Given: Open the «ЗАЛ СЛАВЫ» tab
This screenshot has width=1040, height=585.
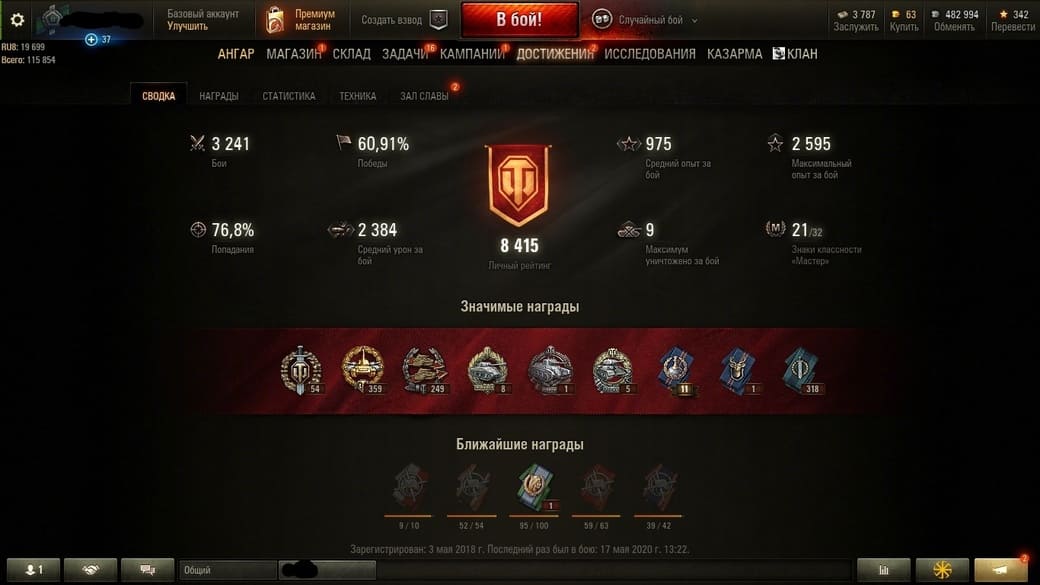Looking at the screenshot, I should tap(424, 96).
